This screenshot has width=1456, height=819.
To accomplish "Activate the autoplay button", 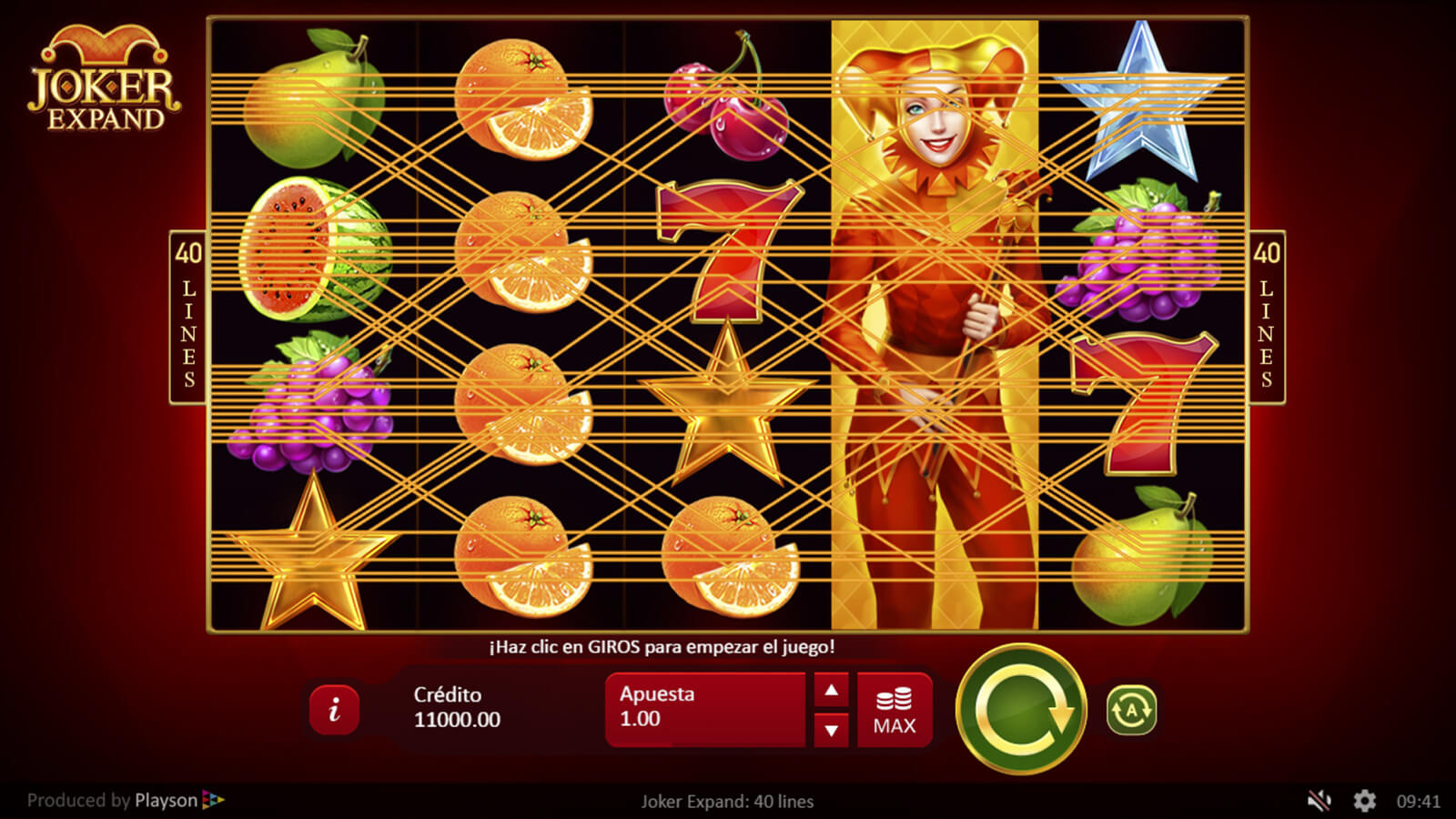I will coord(1131,710).
